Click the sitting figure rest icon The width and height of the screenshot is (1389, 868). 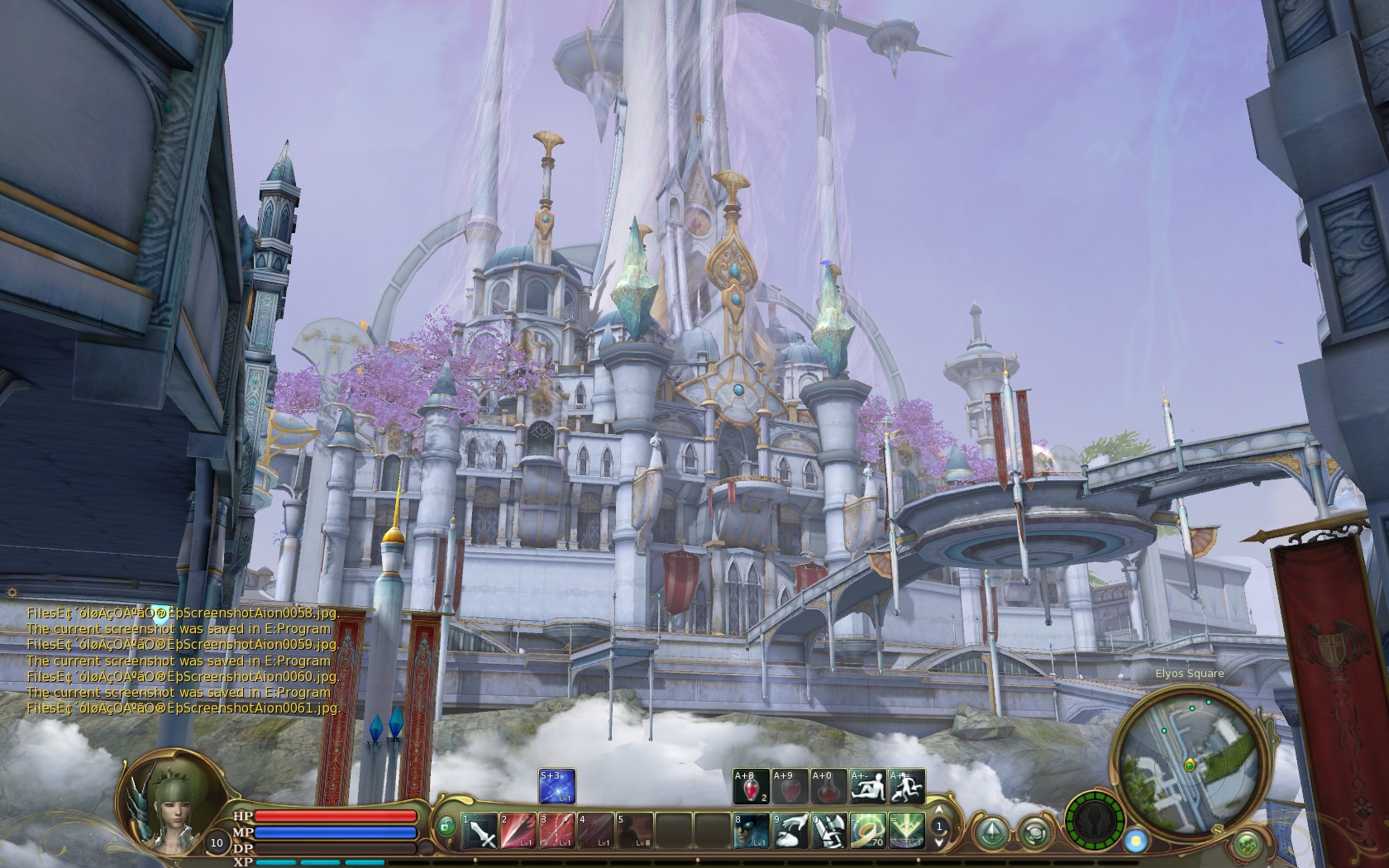868,786
